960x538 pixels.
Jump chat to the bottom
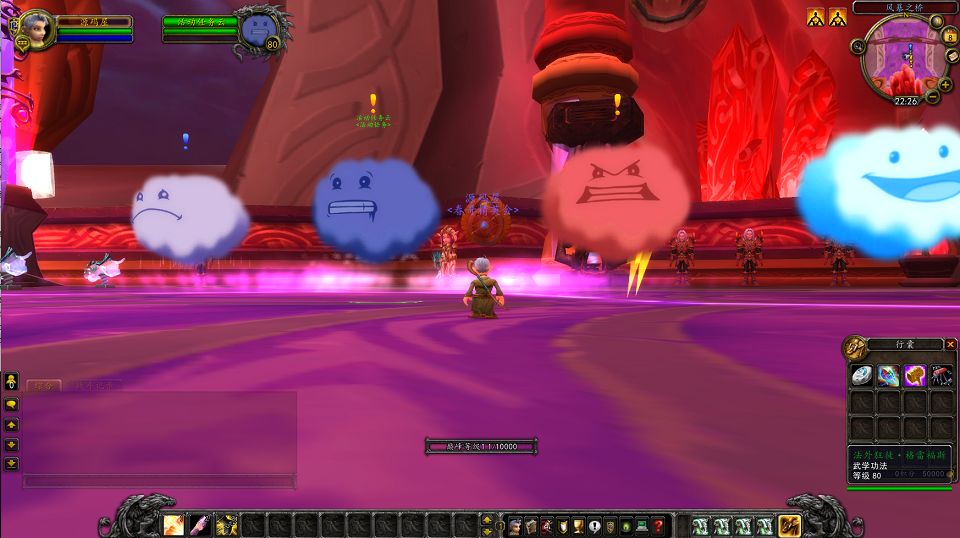11,463
